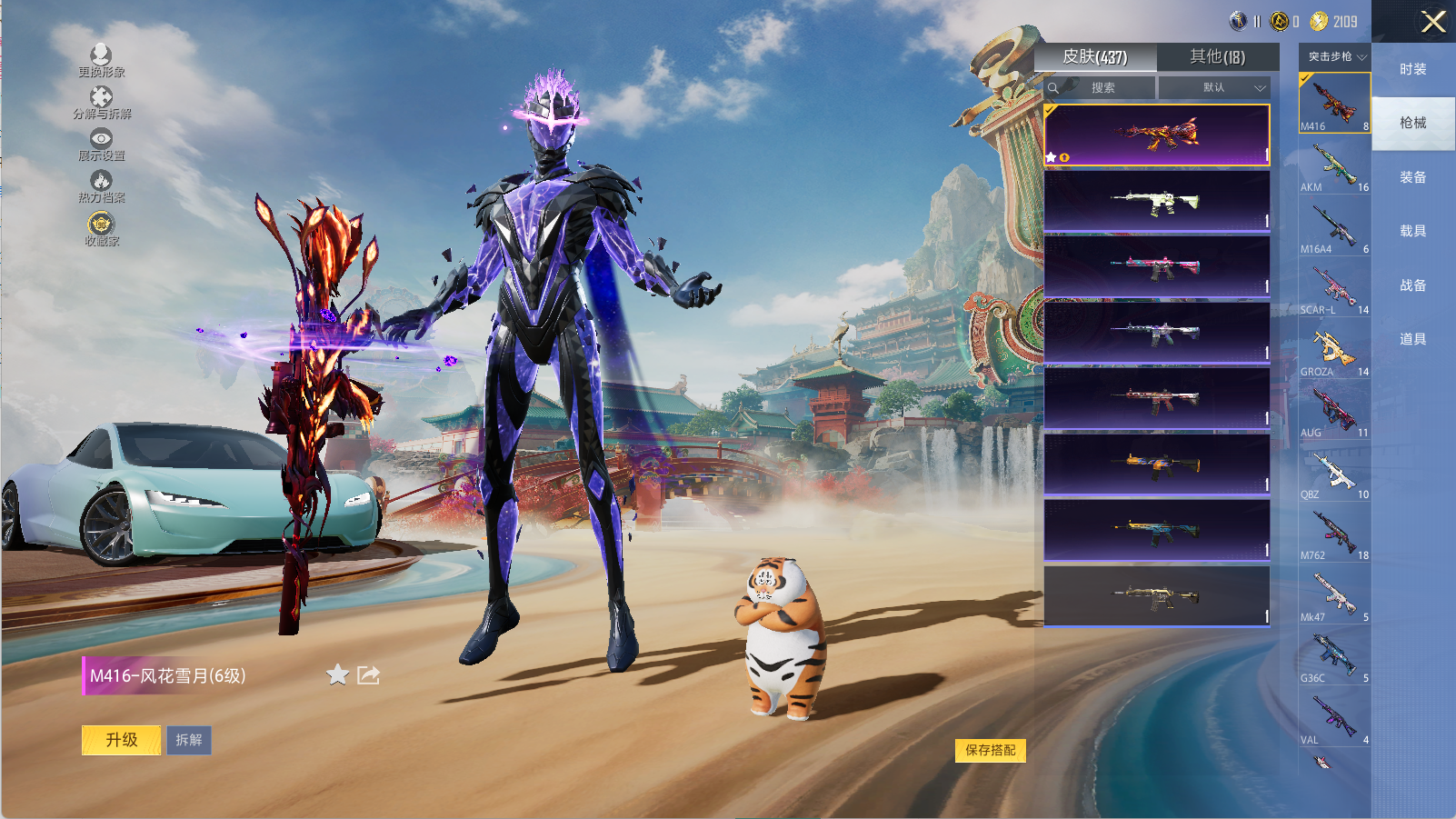Go to the 道具 items category
Viewport: 1456px width, 819px height.
pyautogui.click(x=1413, y=339)
